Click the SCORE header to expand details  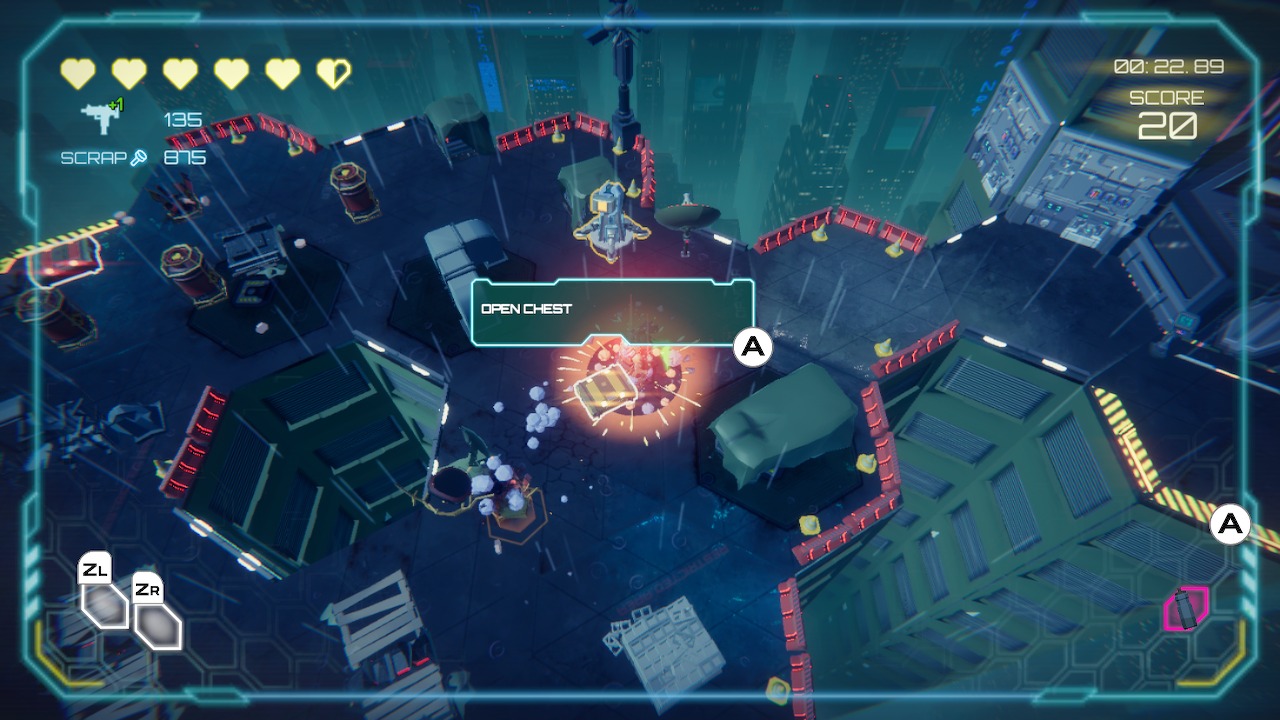click(x=1166, y=97)
